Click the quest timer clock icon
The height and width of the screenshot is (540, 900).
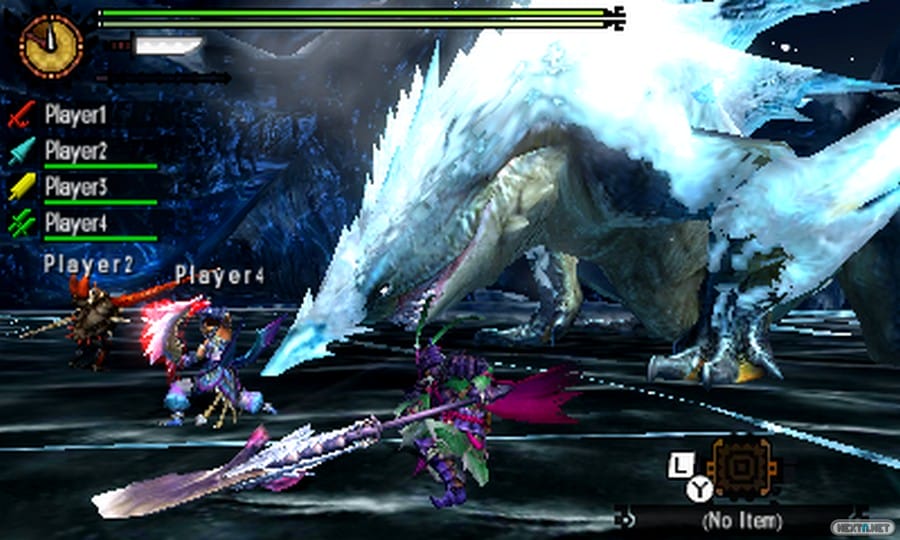click(x=50, y=45)
